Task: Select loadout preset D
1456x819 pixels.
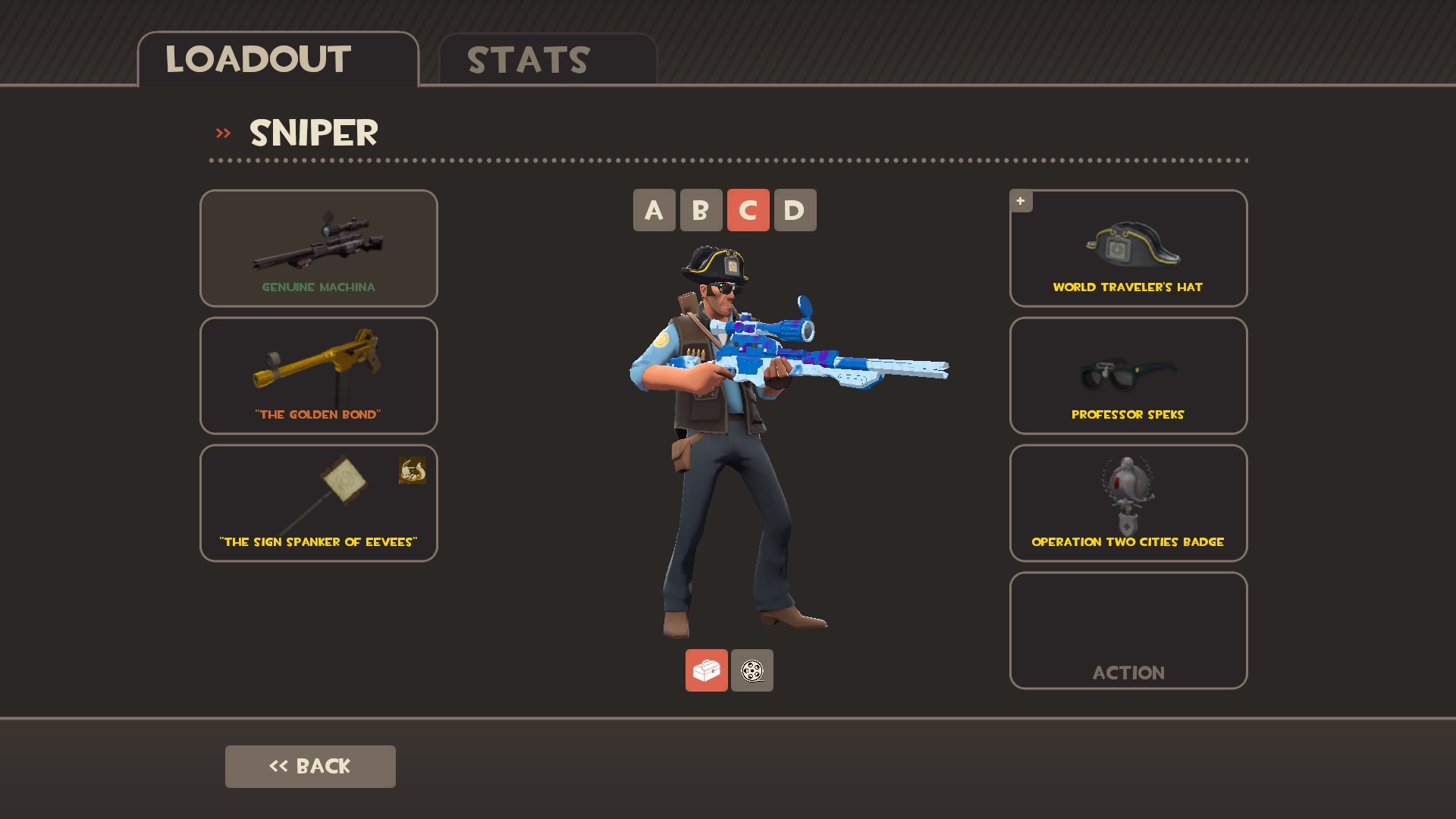Action: (x=794, y=210)
